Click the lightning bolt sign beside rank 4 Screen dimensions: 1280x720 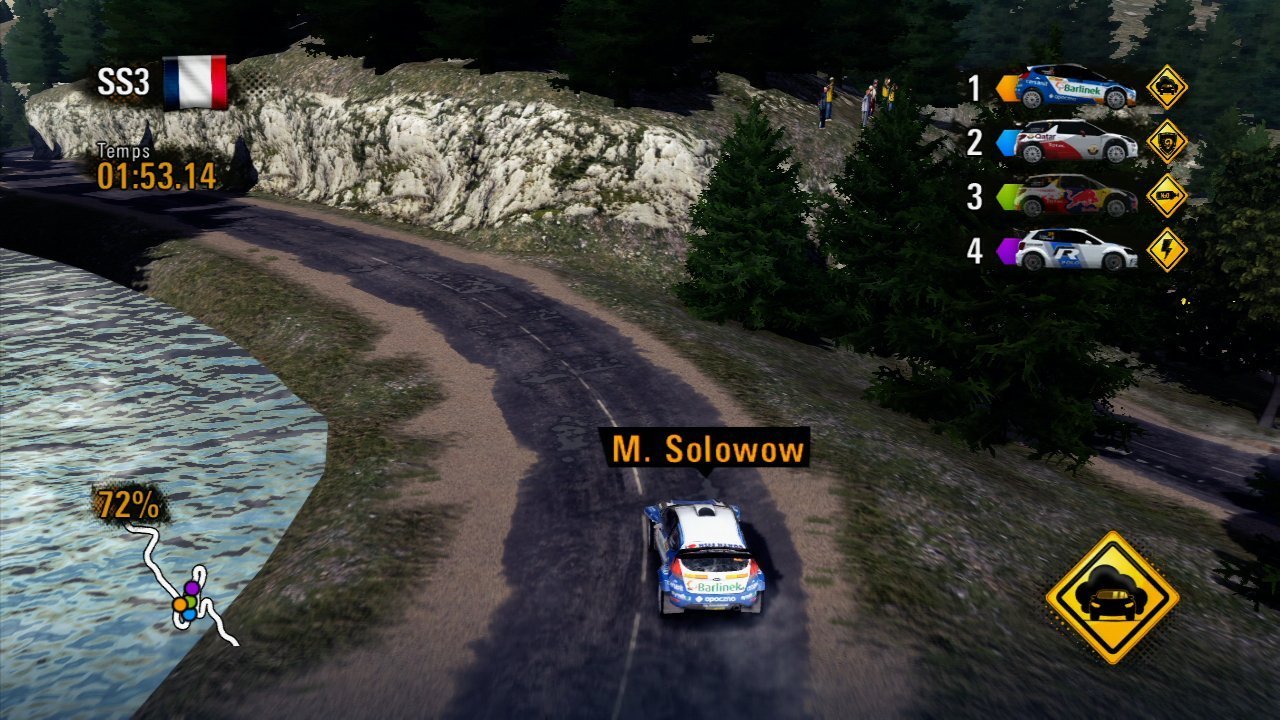[x=1167, y=250]
